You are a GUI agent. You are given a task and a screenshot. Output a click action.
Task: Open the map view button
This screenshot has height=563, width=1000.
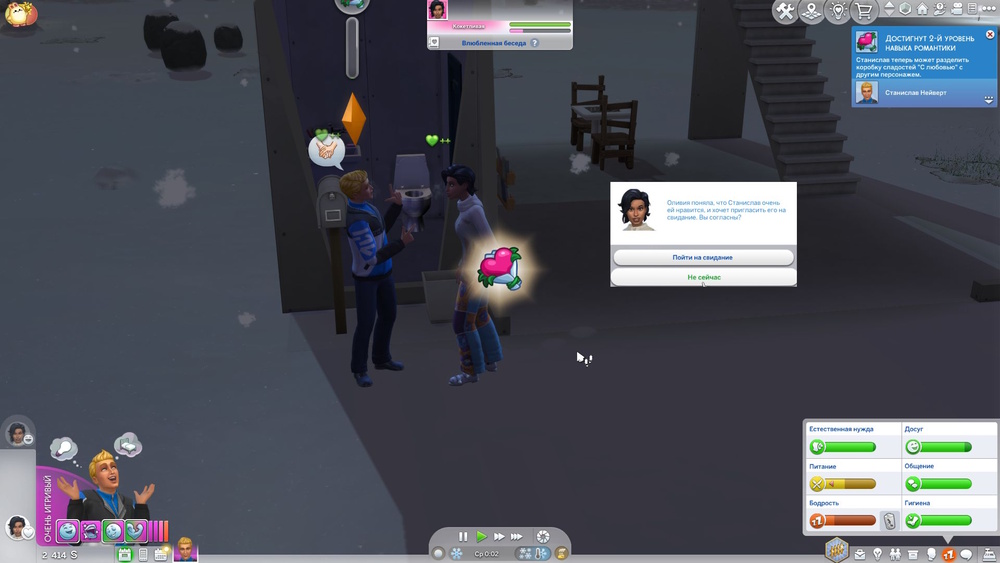click(812, 11)
